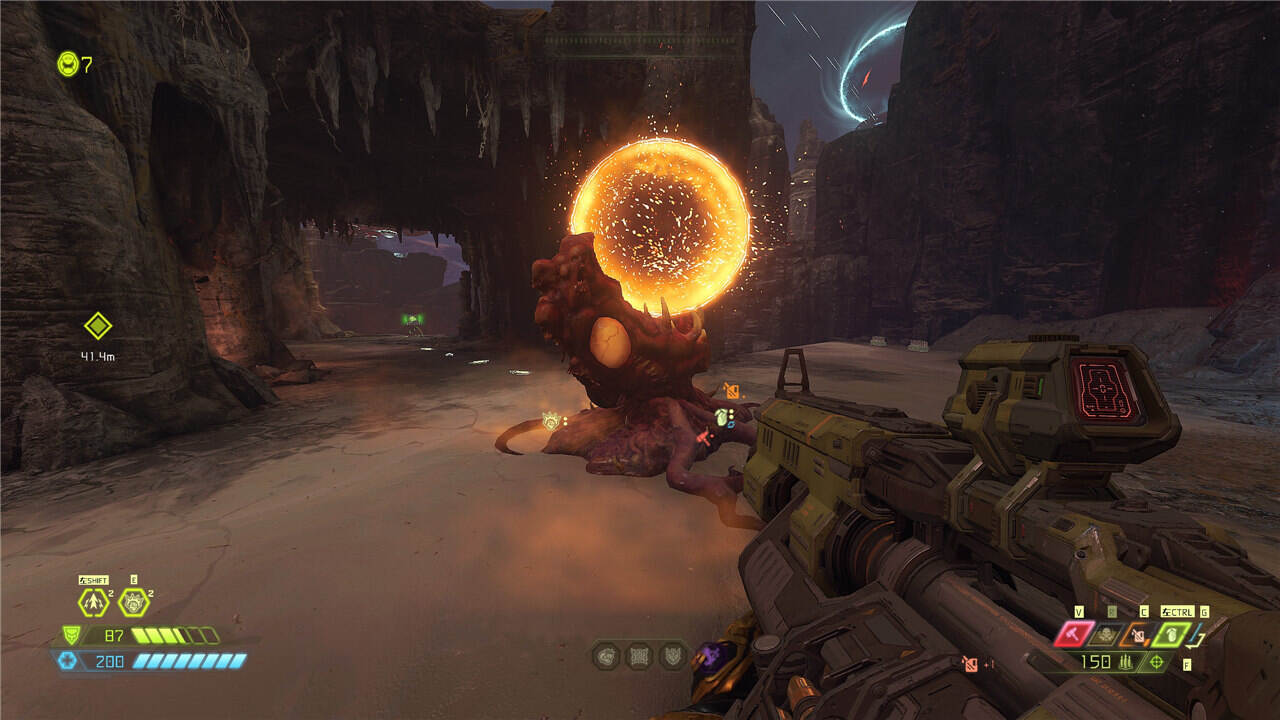Activate the red Sentinel Hammer icon
Screen dimensions: 1280x720
[1073, 634]
